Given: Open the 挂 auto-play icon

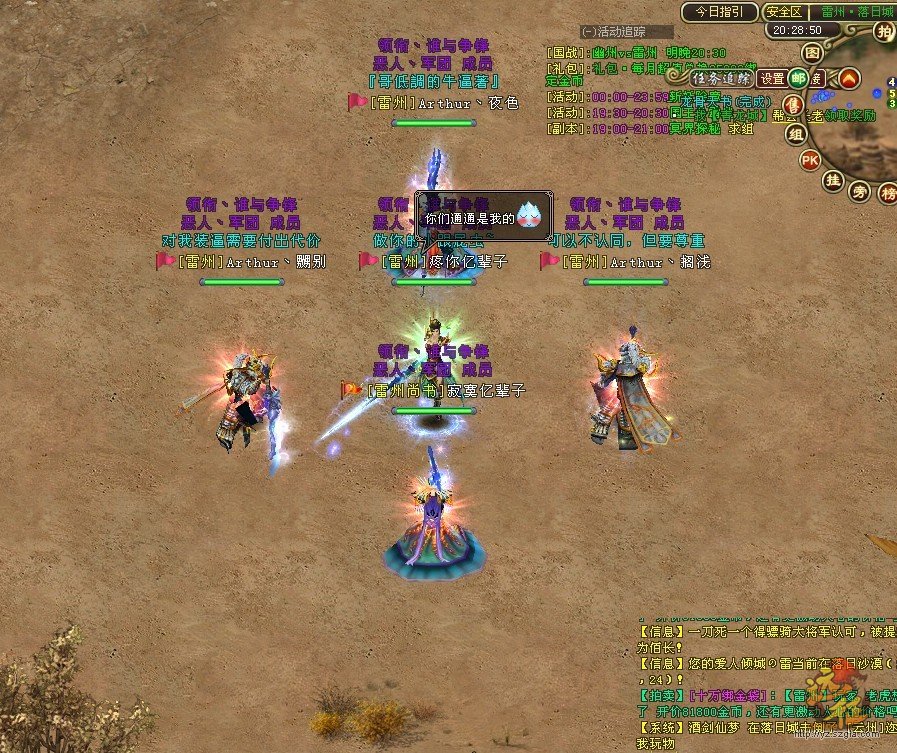Looking at the screenshot, I should (833, 180).
